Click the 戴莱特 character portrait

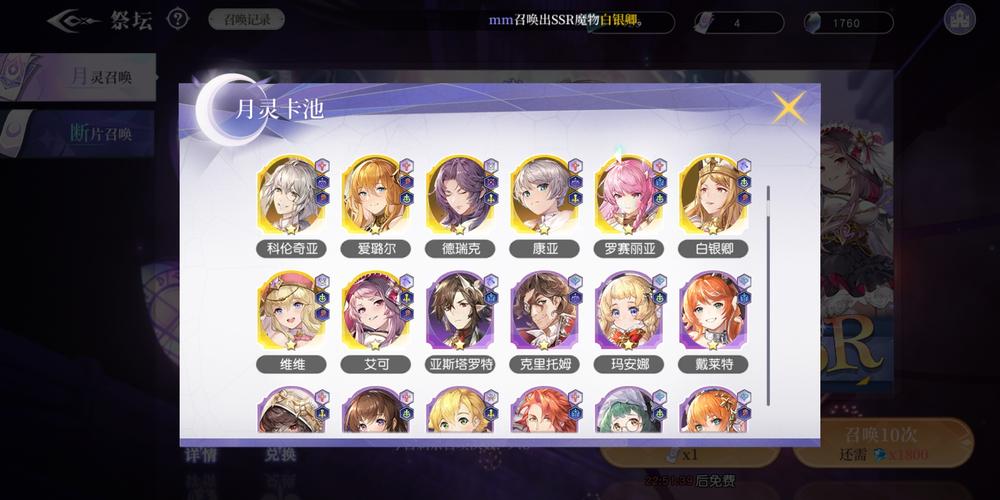[712, 312]
